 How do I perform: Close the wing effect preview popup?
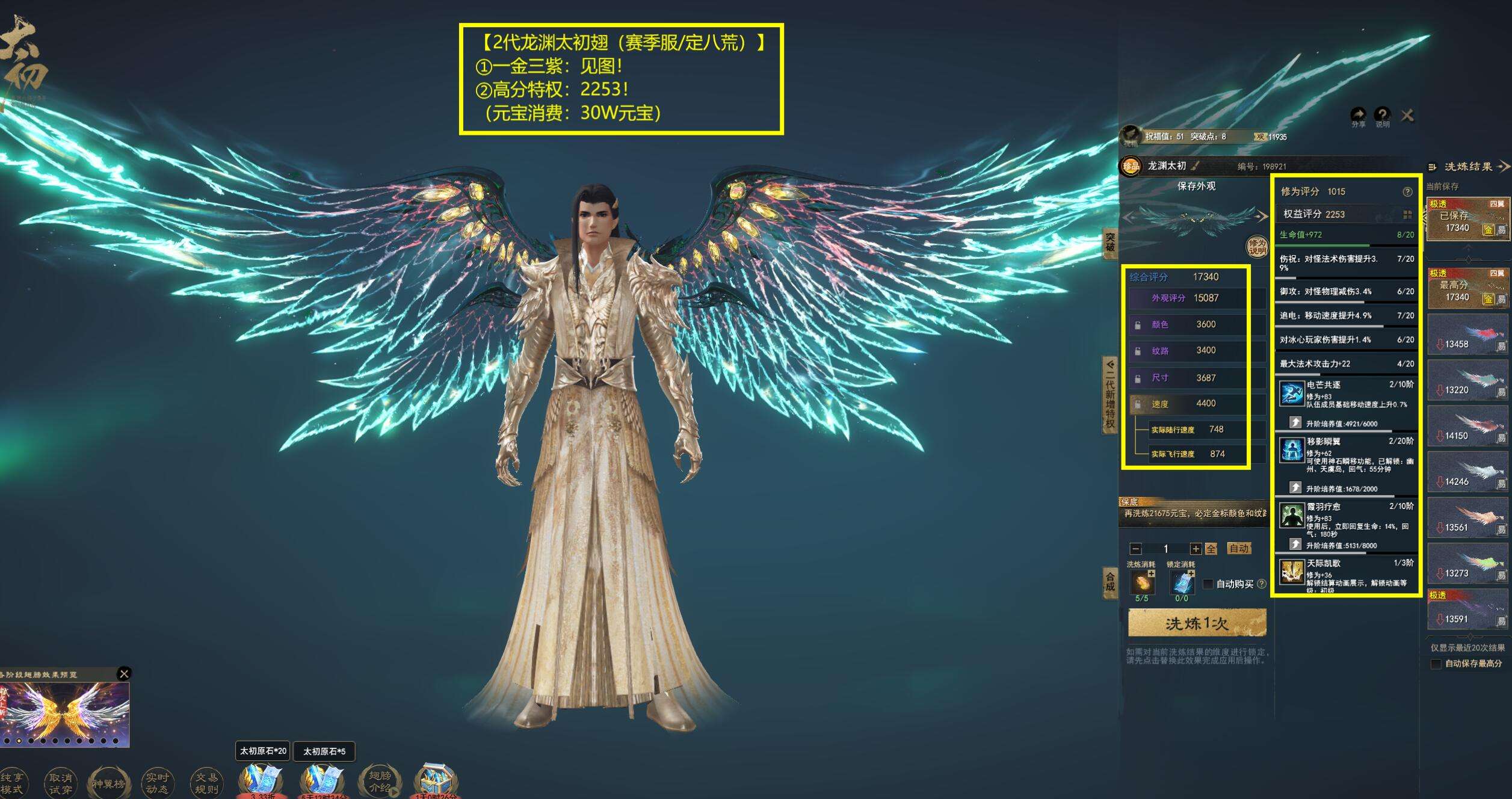[x=124, y=673]
